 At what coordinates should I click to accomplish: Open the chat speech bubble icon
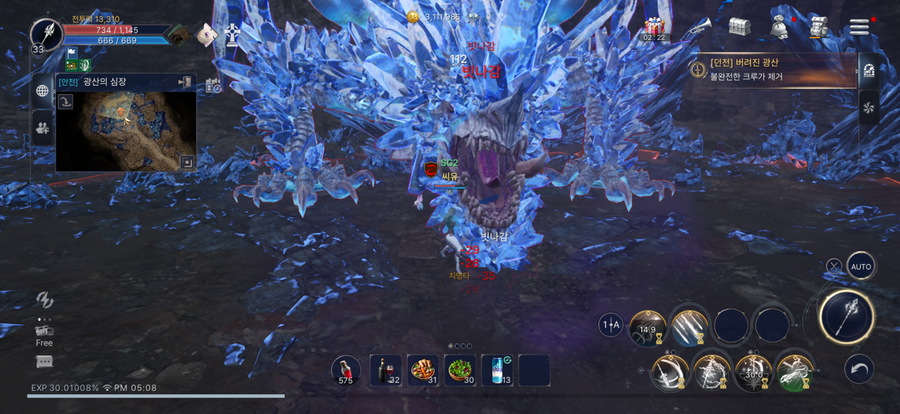pyautogui.click(x=44, y=361)
